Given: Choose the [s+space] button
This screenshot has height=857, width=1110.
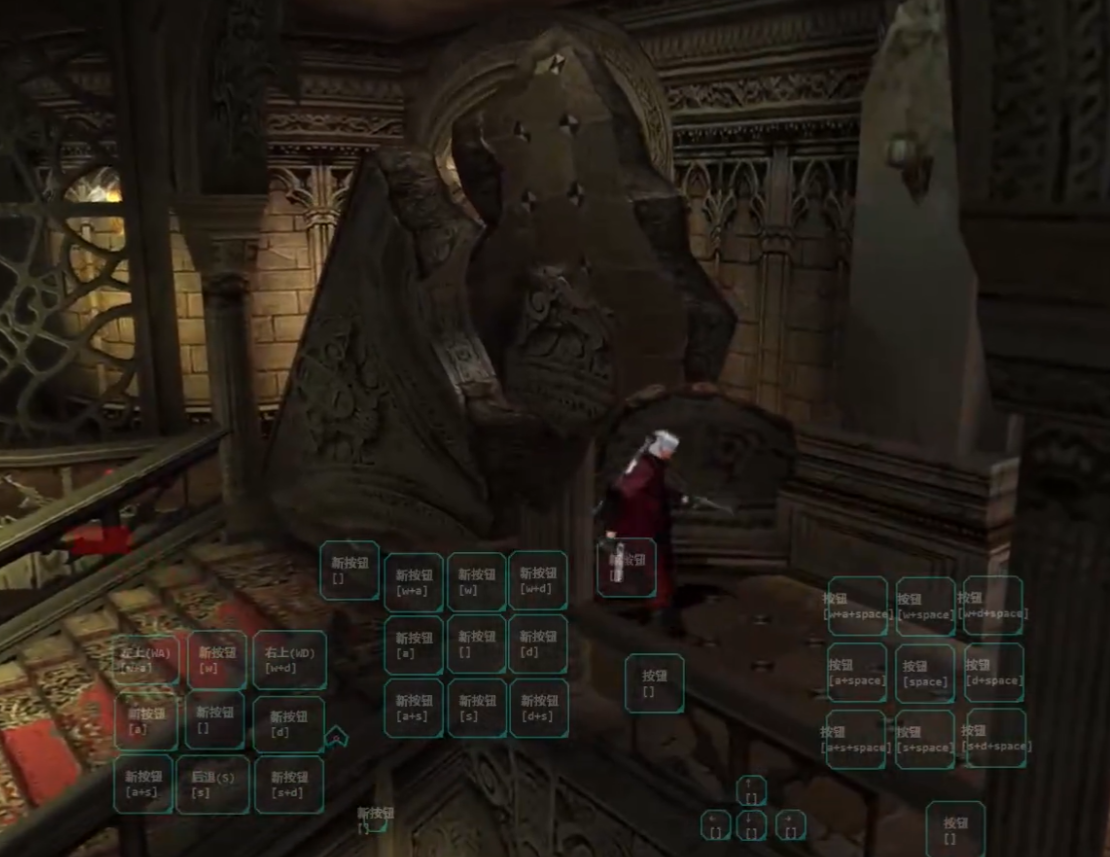Looking at the screenshot, I should 925,739.
